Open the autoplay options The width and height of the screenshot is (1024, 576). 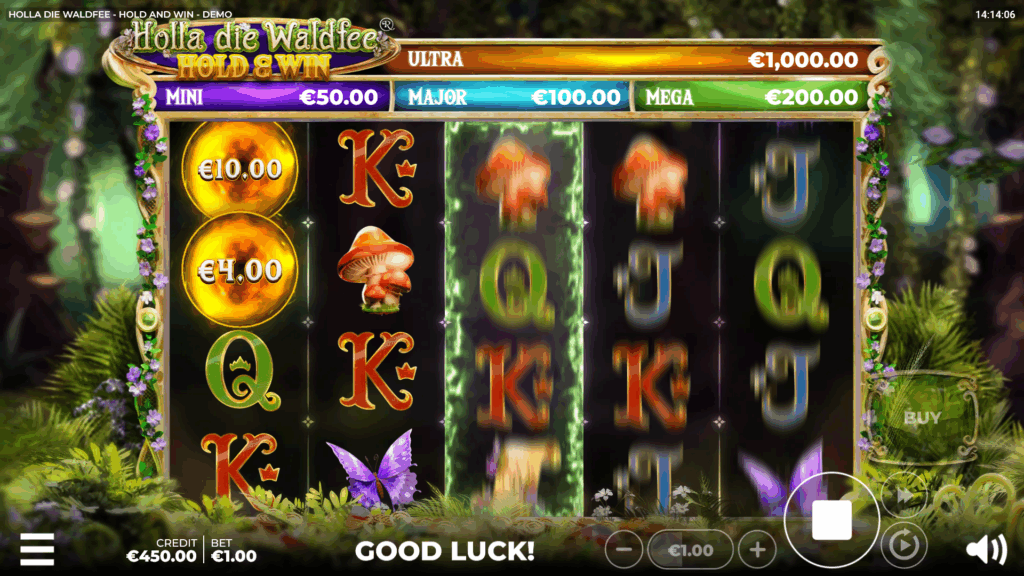[904, 546]
